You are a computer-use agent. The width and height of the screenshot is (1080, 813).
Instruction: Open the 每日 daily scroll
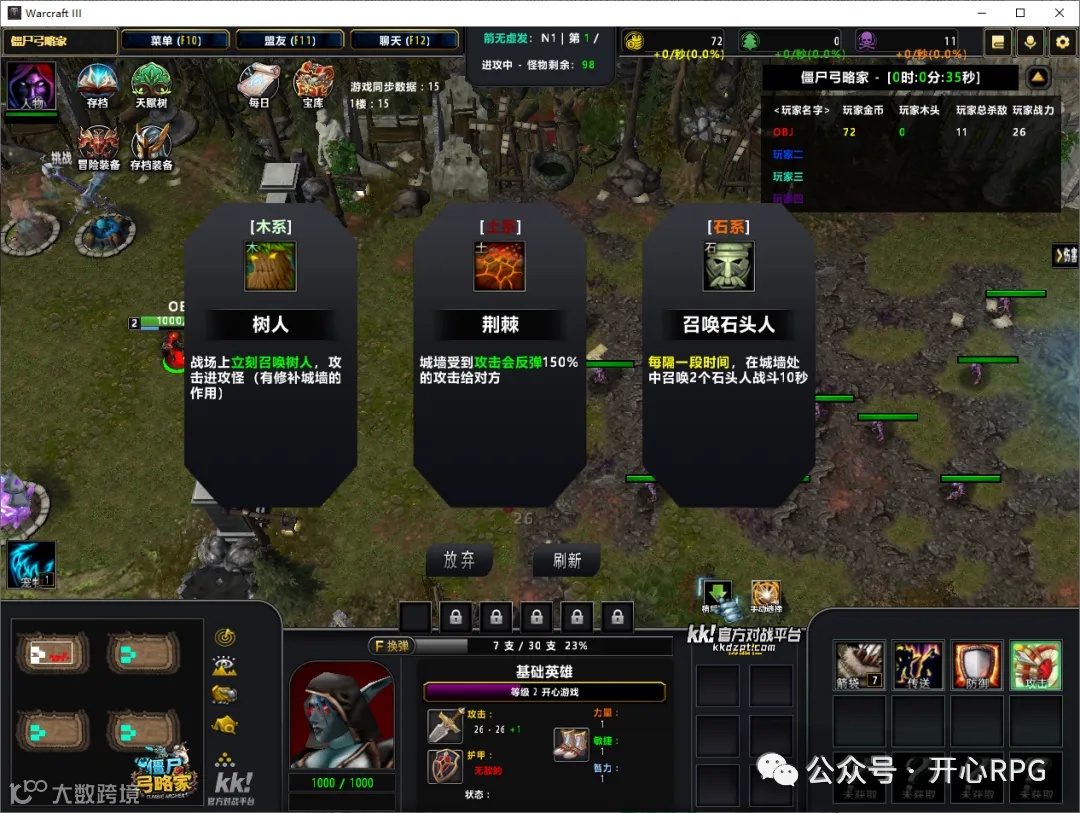click(x=259, y=84)
